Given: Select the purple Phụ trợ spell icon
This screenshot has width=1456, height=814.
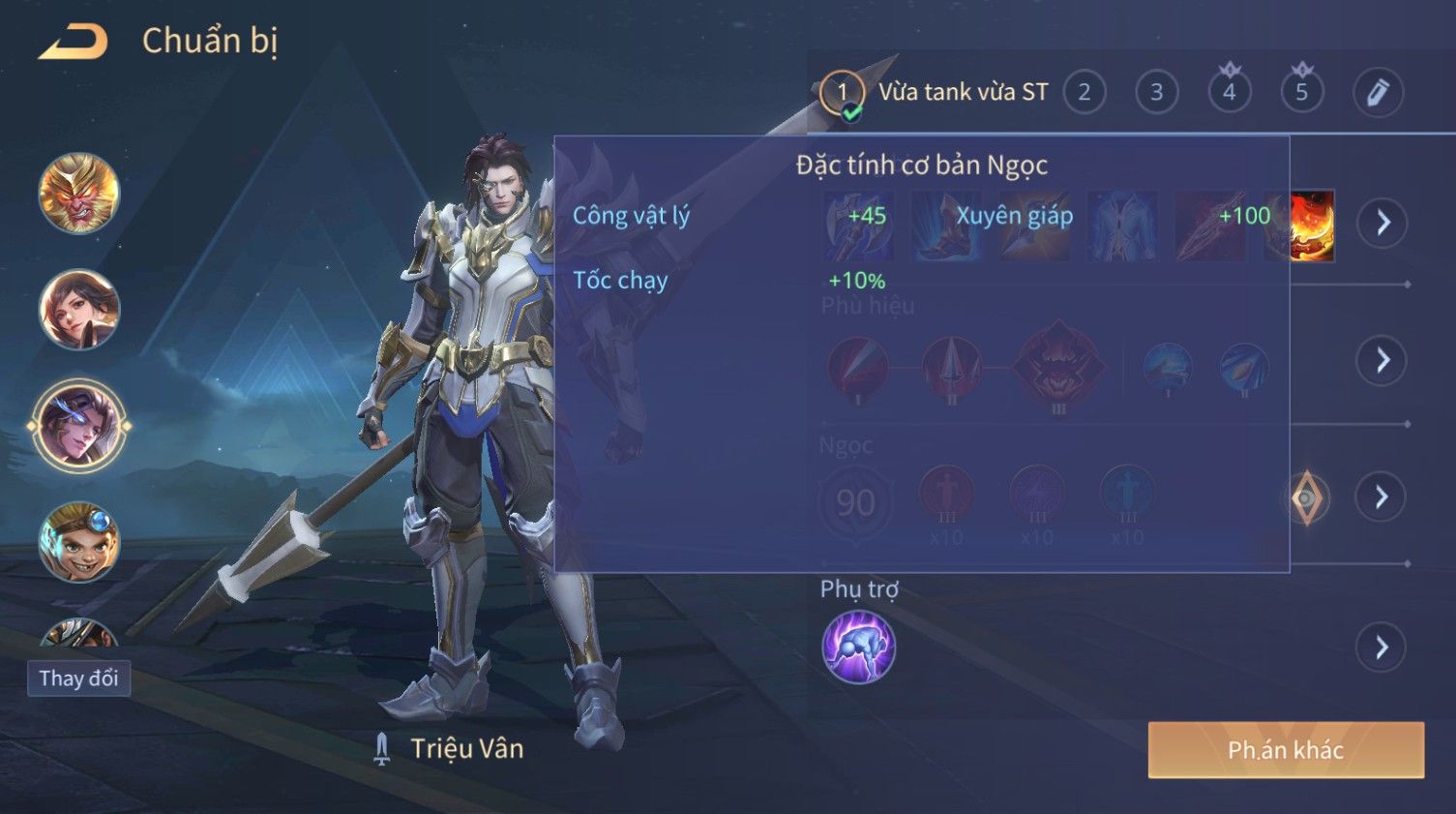Looking at the screenshot, I should click(858, 648).
